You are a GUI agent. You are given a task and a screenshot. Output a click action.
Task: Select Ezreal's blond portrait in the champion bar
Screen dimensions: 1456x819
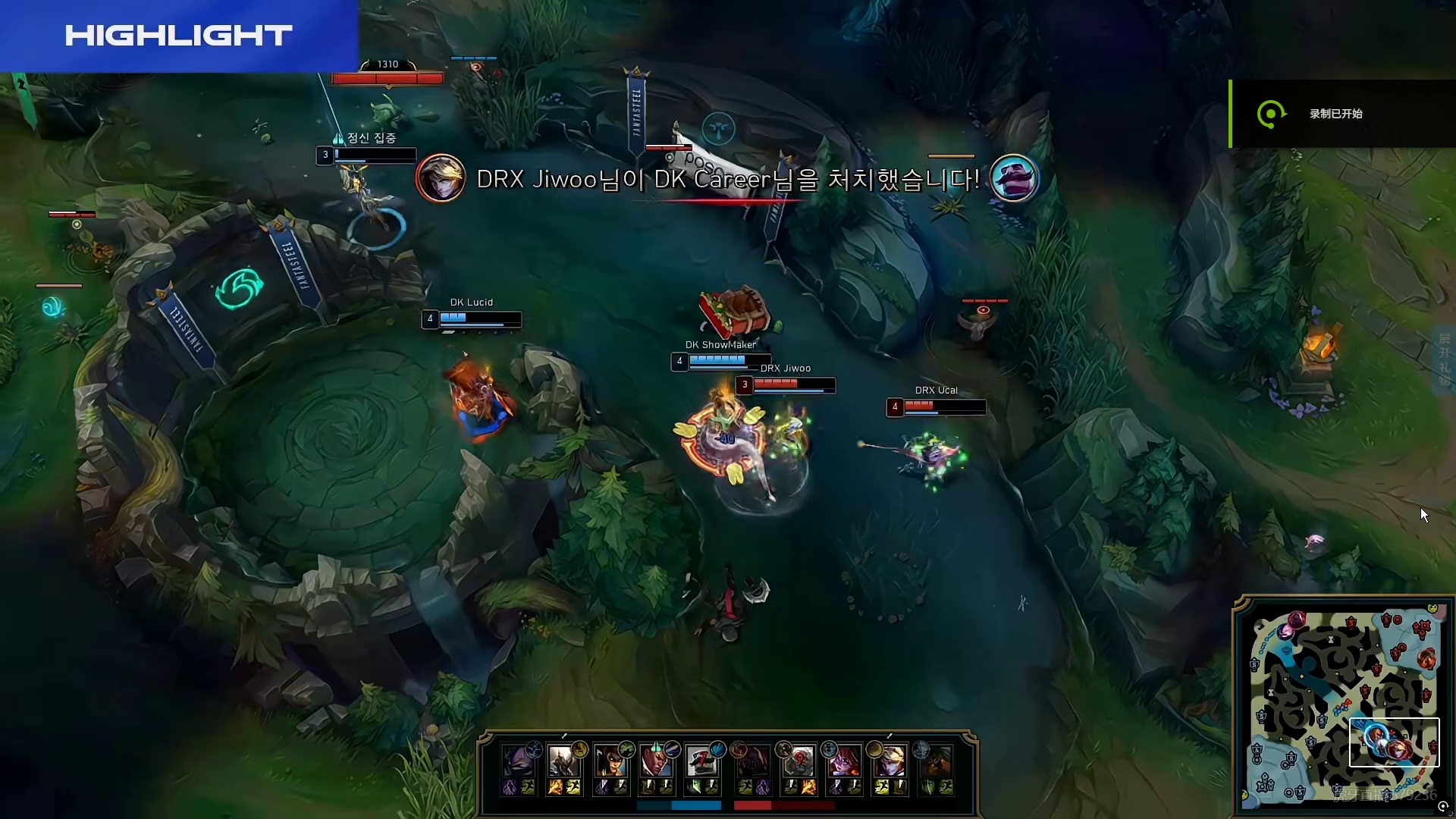[x=890, y=761]
